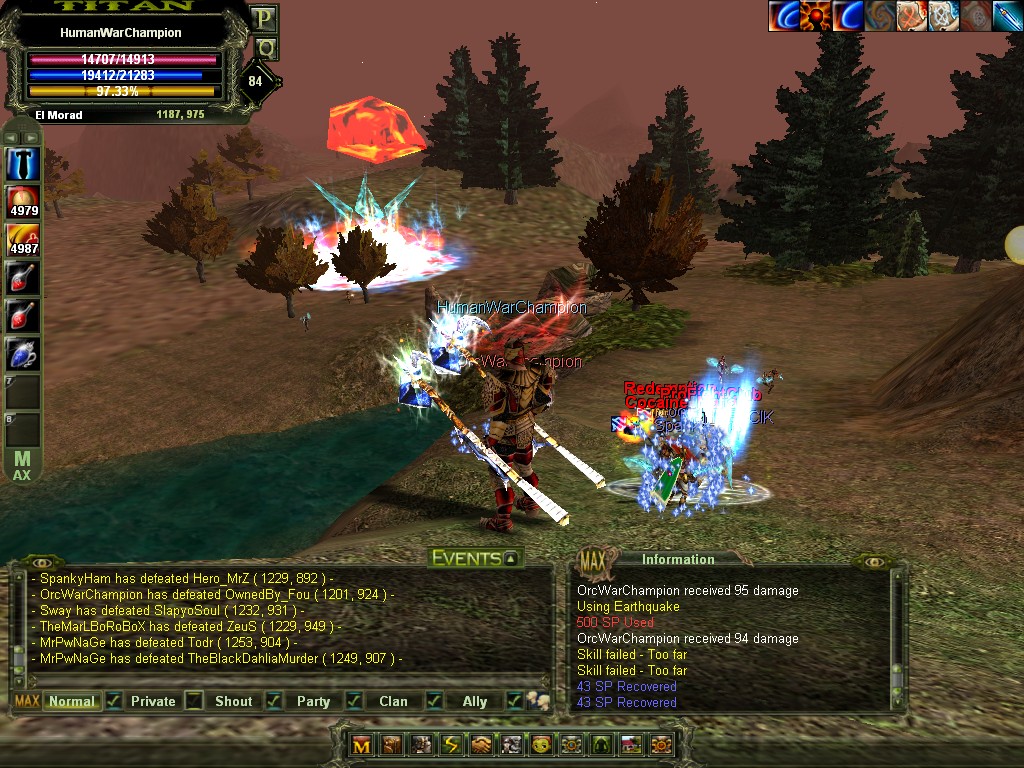Viewport: 1024px width, 768px height.
Task: Use the blue sword skill slot
Action: [23, 164]
